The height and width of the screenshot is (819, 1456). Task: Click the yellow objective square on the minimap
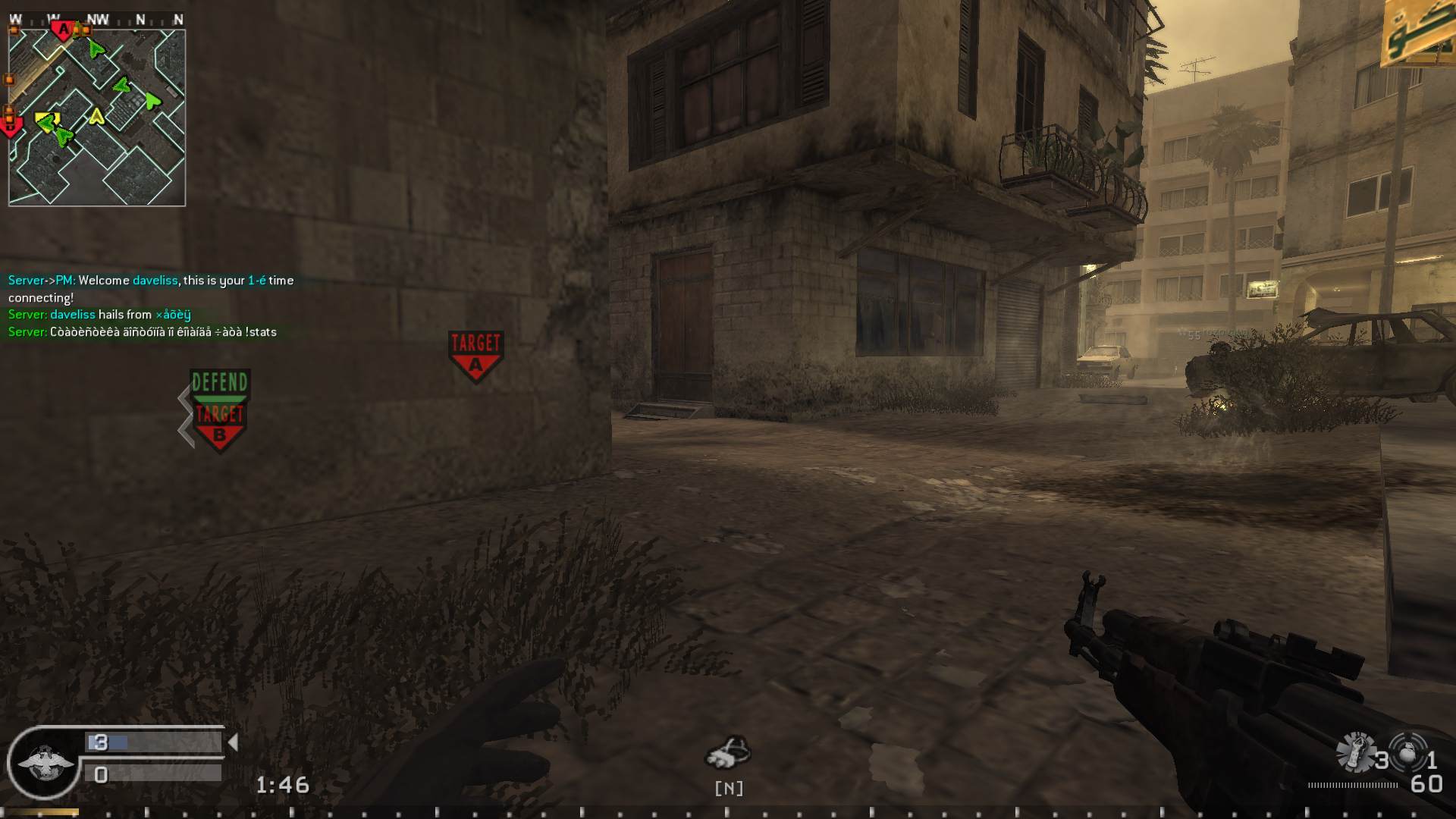(x=43, y=116)
